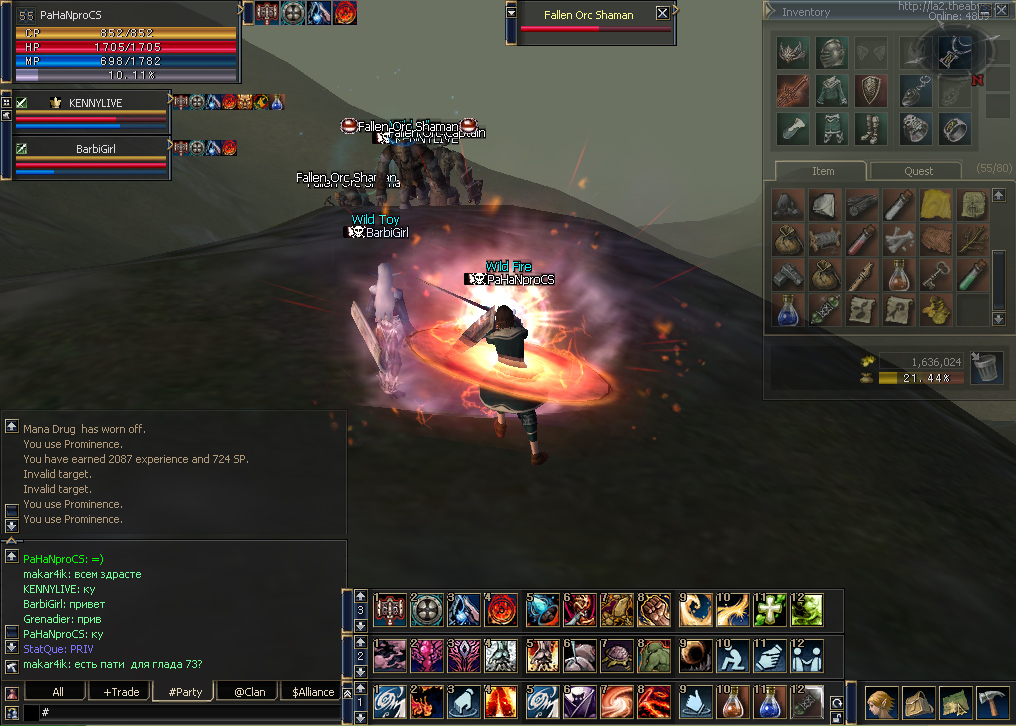Close the Fallen Orc Shaman target window
Viewport: 1016px width, 726px height.
coord(662,14)
